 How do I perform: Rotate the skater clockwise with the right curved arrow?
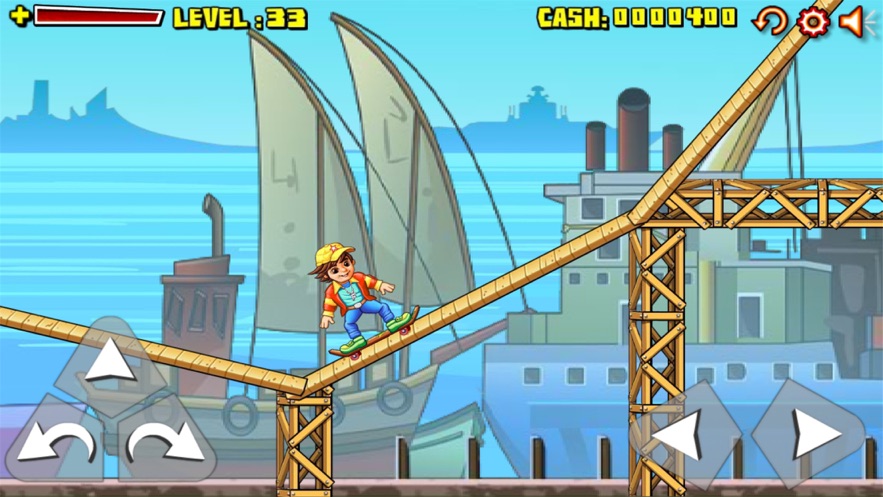(164, 441)
